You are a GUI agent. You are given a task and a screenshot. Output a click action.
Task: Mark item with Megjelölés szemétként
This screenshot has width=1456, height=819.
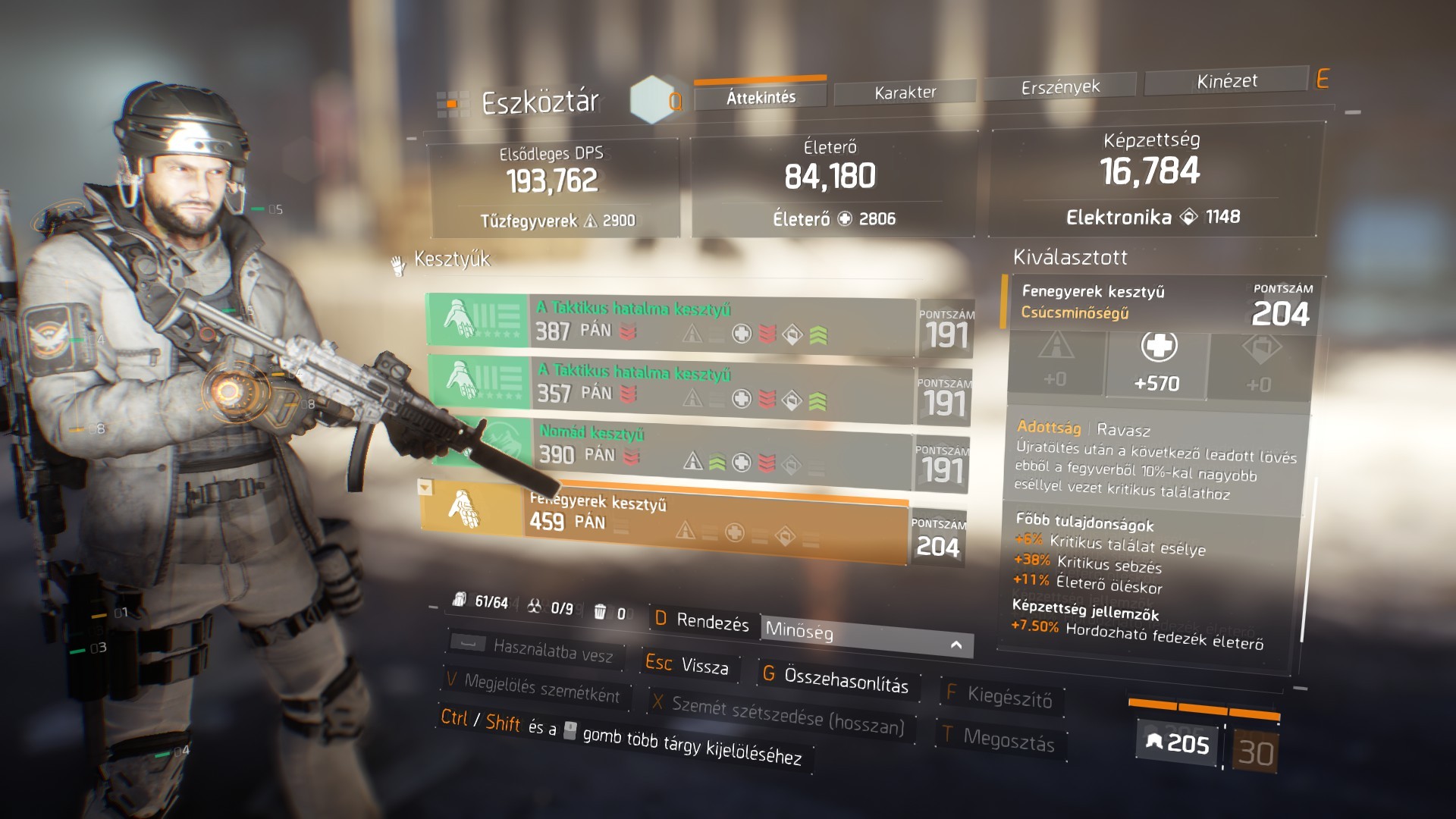(x=535, y=687)
